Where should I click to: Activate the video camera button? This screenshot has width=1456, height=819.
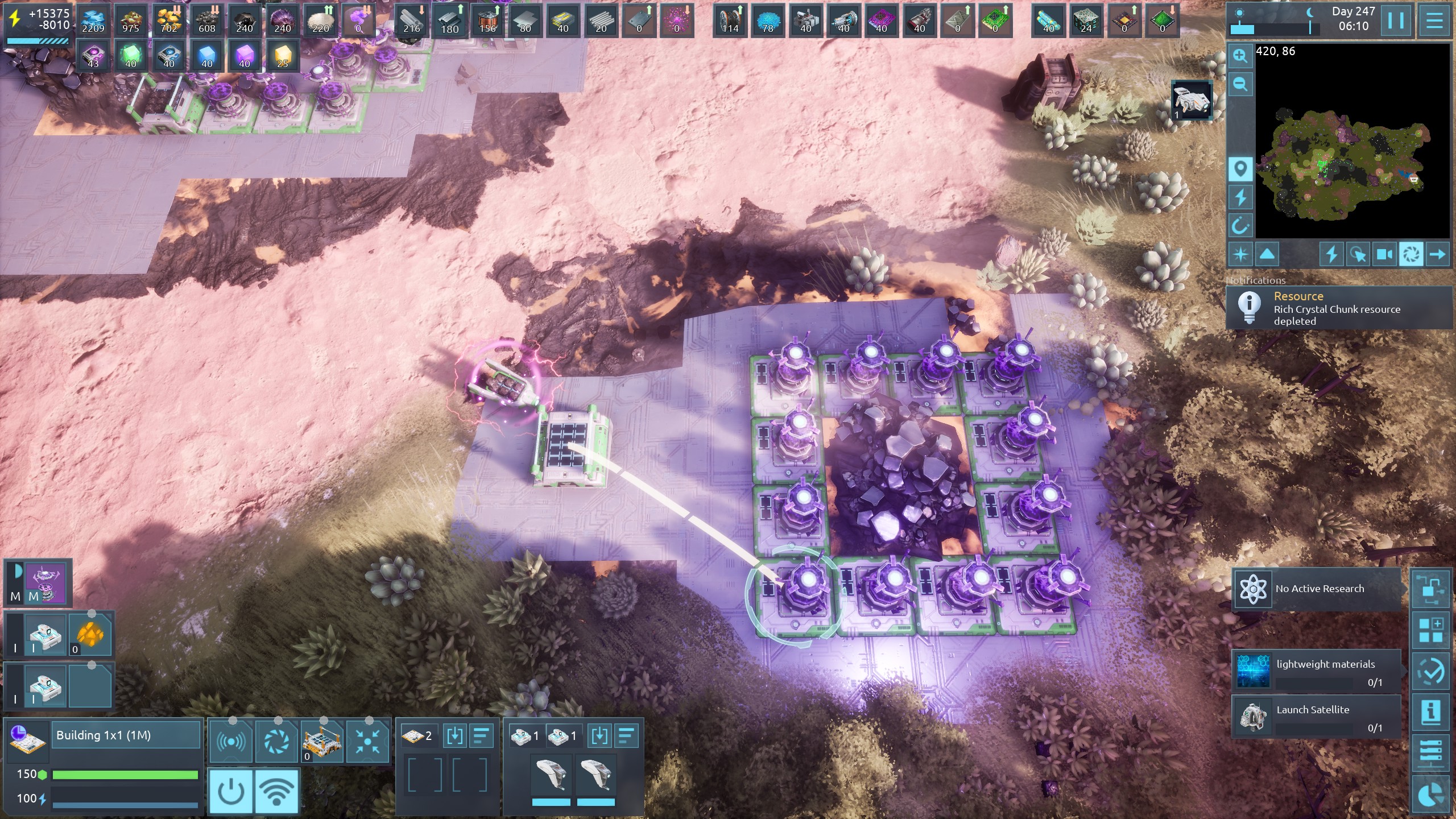coord(1384,254)
